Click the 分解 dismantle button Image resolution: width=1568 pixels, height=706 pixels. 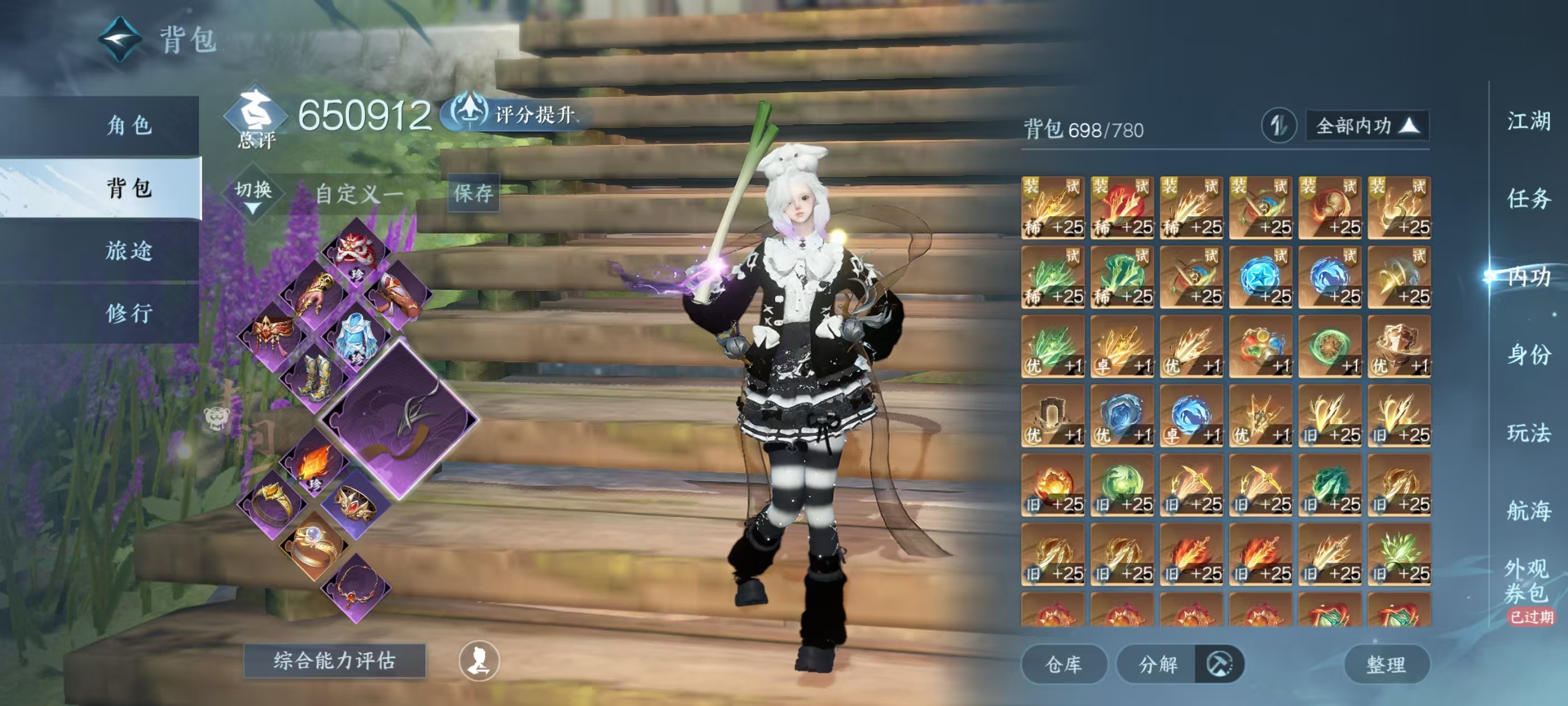tap(1158, 664)
